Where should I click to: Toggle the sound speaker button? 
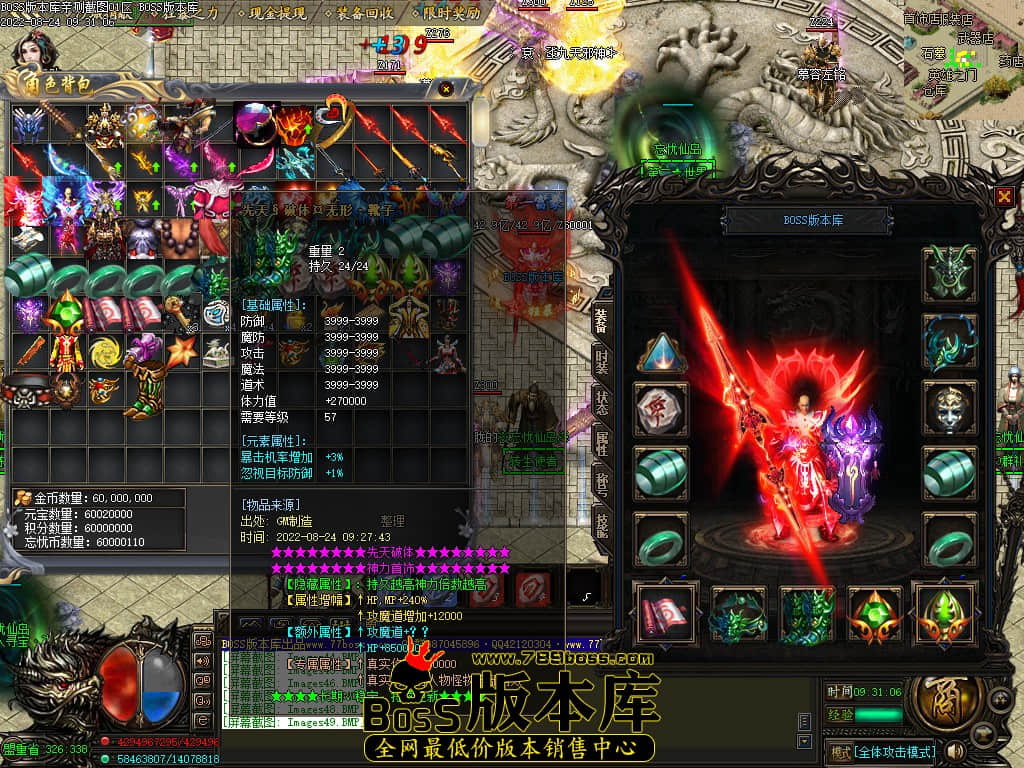pos(956,750)
